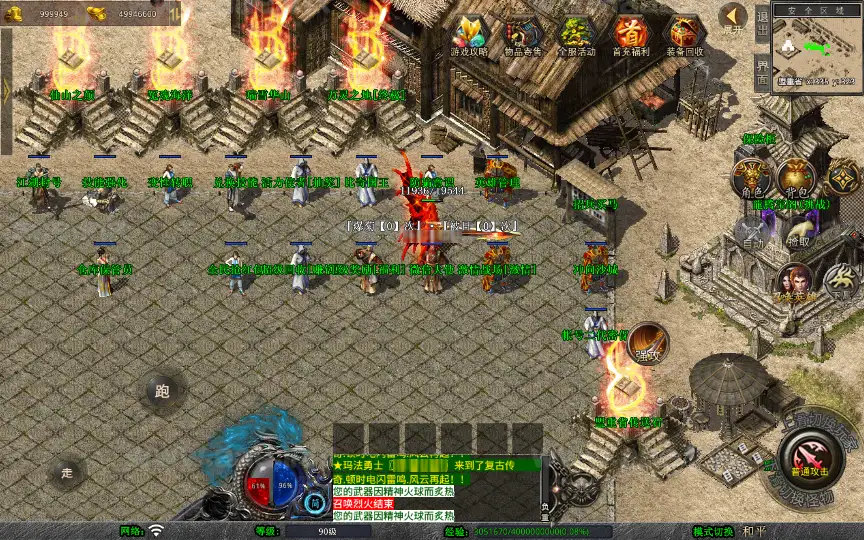
Task: Select the hero portrait icon
Action: point(796,280)
